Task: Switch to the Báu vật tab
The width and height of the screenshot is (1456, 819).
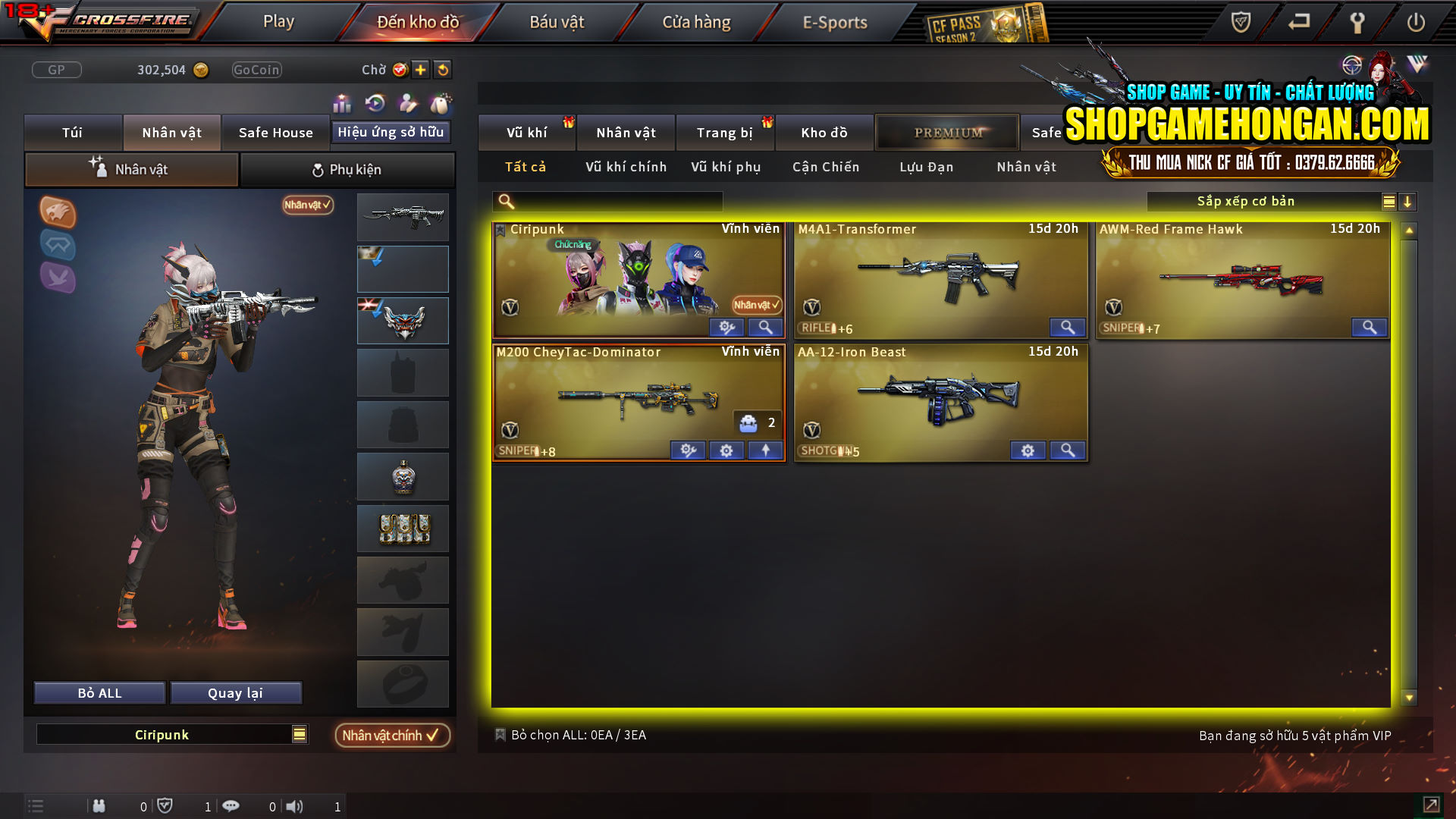Action: (557, 21)
